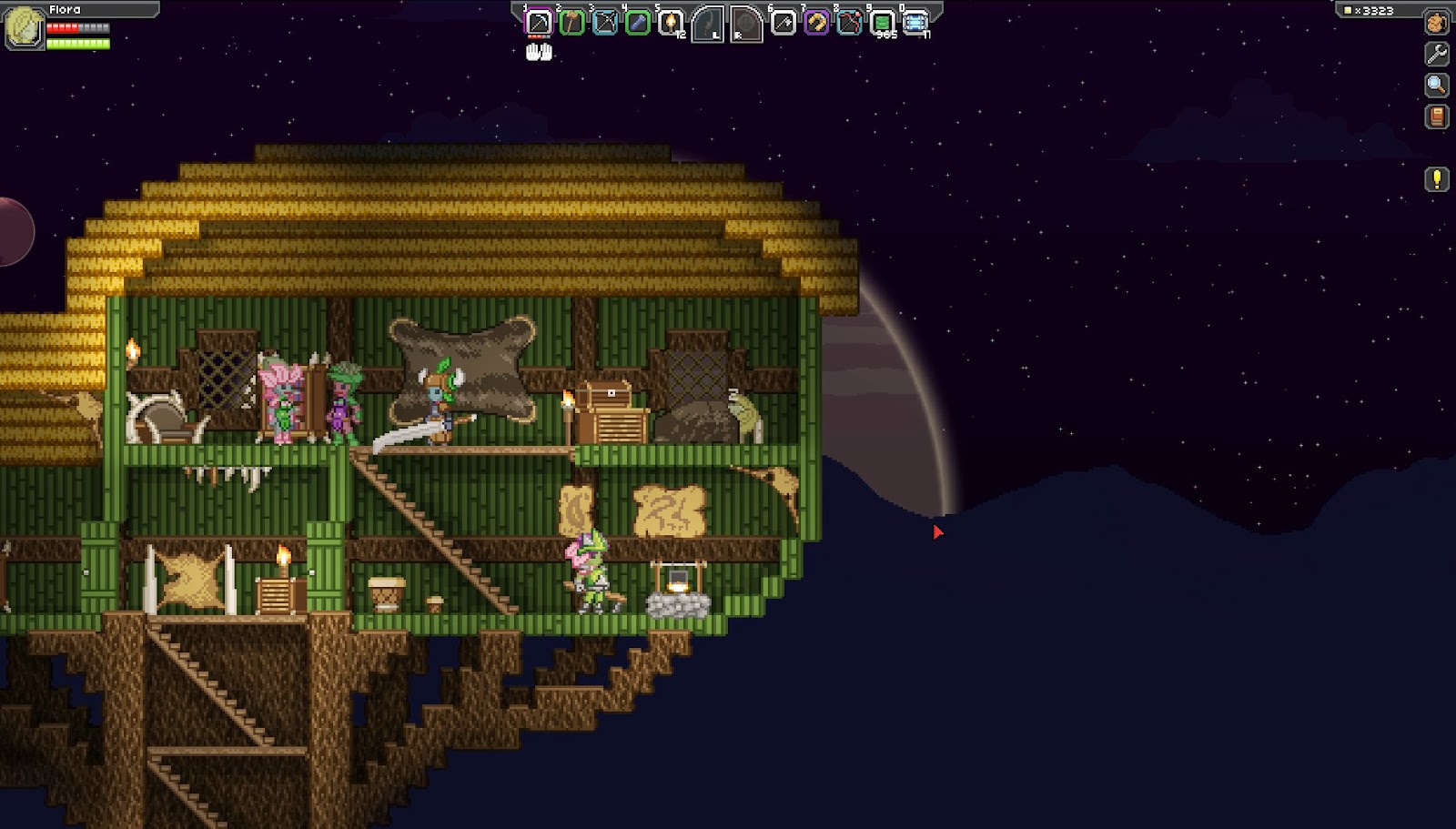Image resolution: width=1456 pixels, height=829 pixels.
Task: Open the backpack inventory
Action: click(x=1437, y=23)
